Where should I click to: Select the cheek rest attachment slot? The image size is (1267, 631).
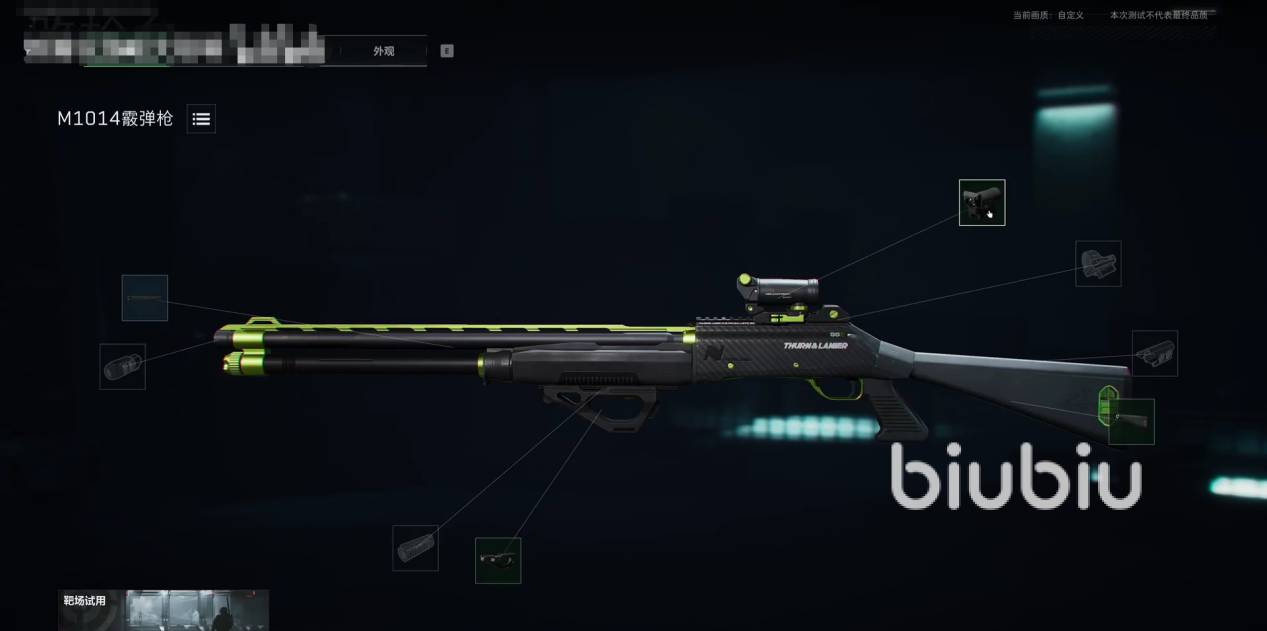pyautogui.click(x=1155, y=353)
